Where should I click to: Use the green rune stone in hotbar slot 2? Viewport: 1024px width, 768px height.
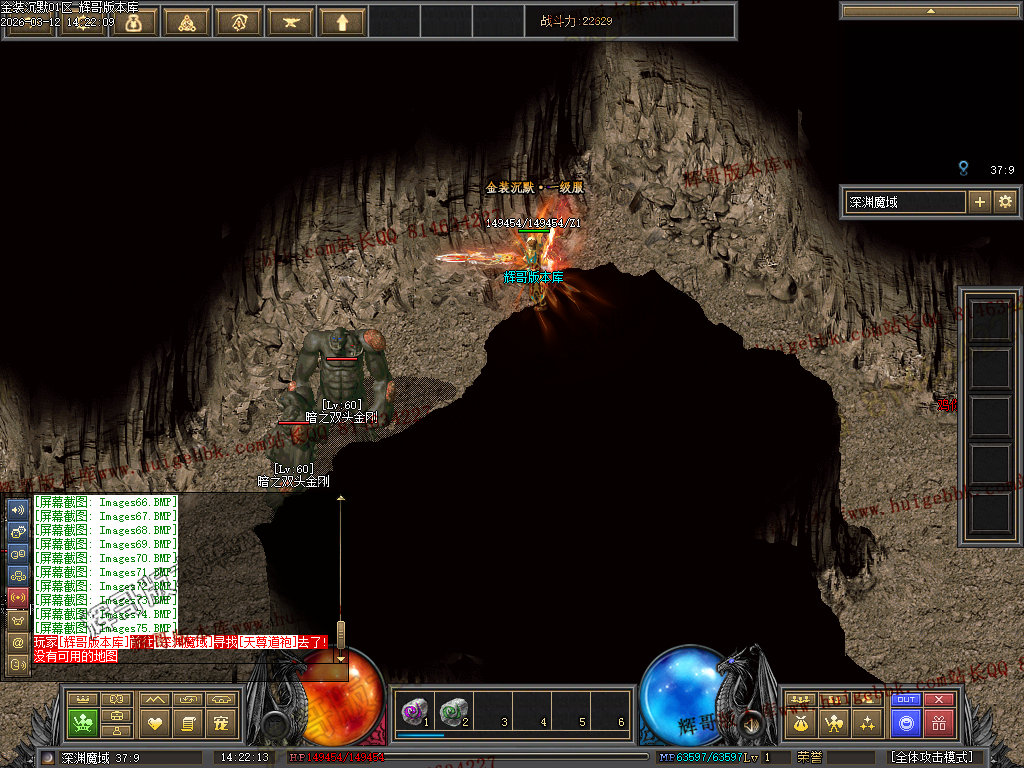[x=455, y=712]
